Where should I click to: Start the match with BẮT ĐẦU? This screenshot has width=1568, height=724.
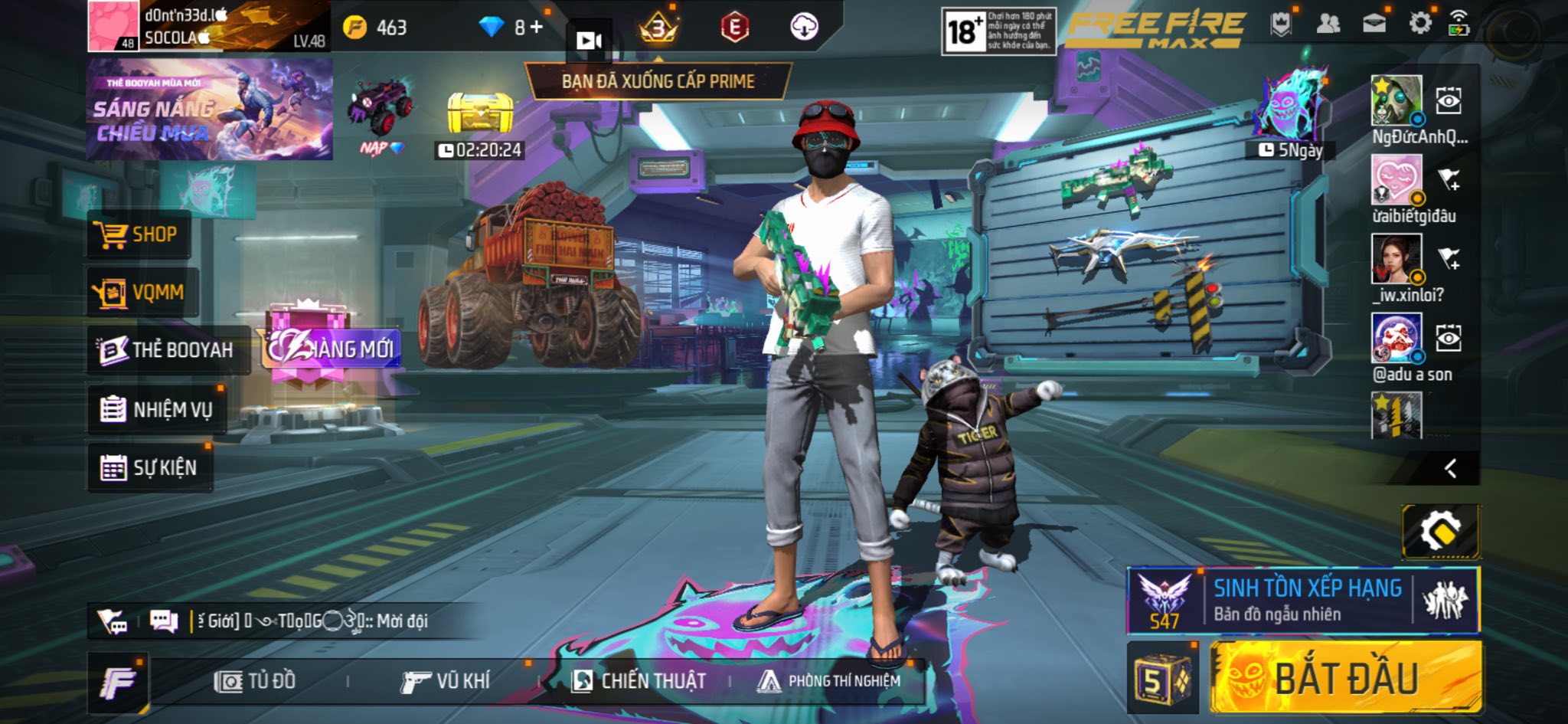click(x=1346, y=678)
